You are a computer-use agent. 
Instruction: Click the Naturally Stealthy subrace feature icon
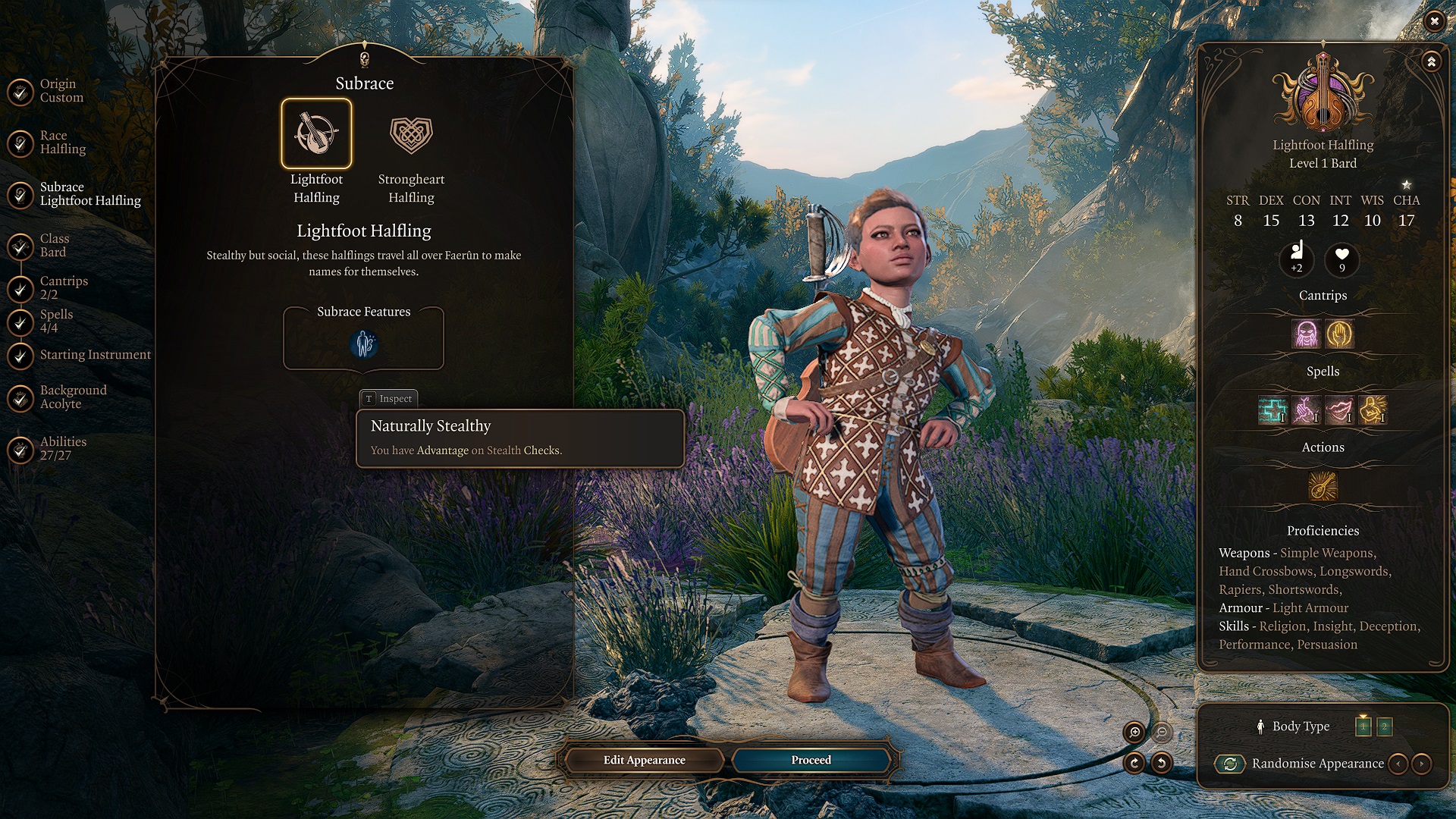click(x=364, y=344)
